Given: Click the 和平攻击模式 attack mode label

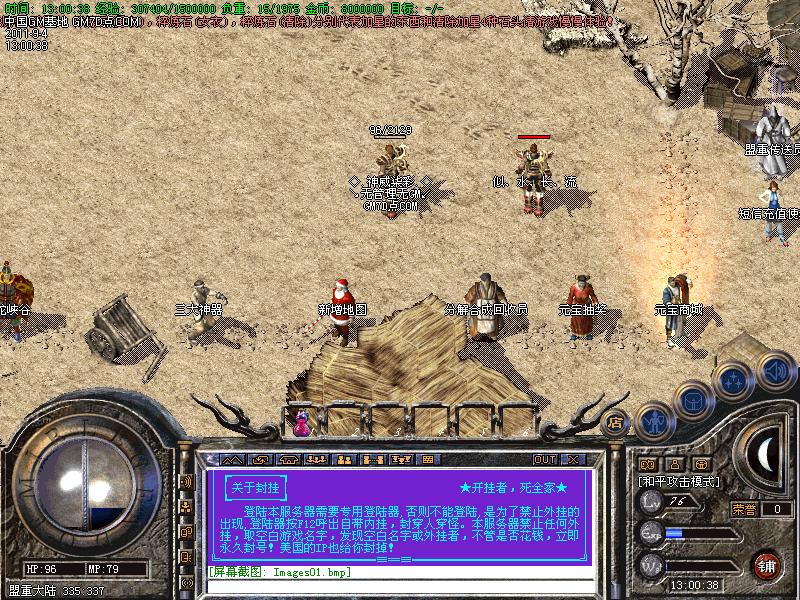Looking at the screenshot, I should pyautogui.click(x=679, y=481).
